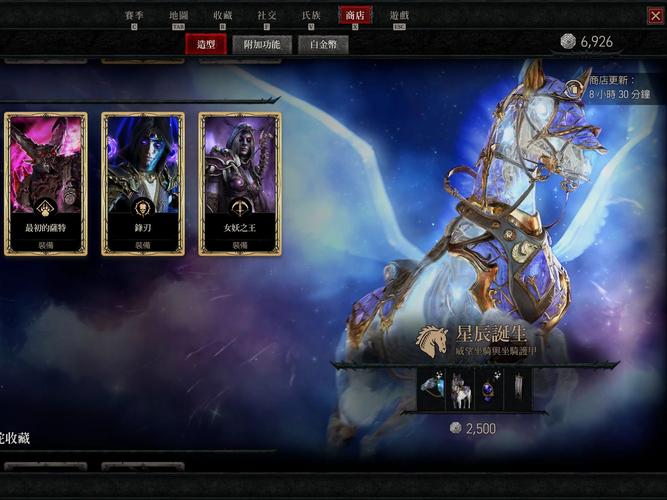Click the platinum balance 6,926

point(586,42)
